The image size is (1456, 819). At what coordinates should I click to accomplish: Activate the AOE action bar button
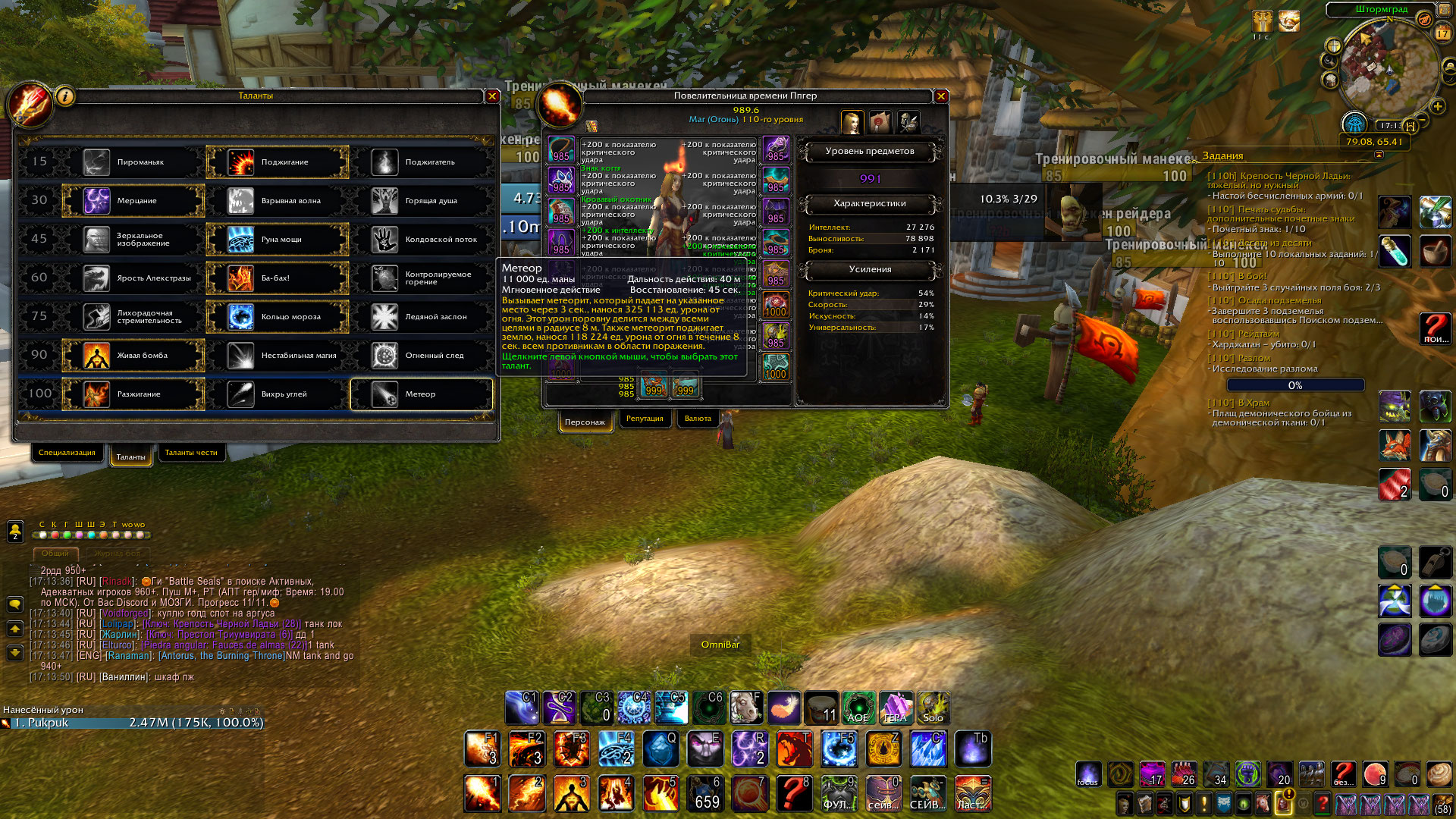click(858, 708)
